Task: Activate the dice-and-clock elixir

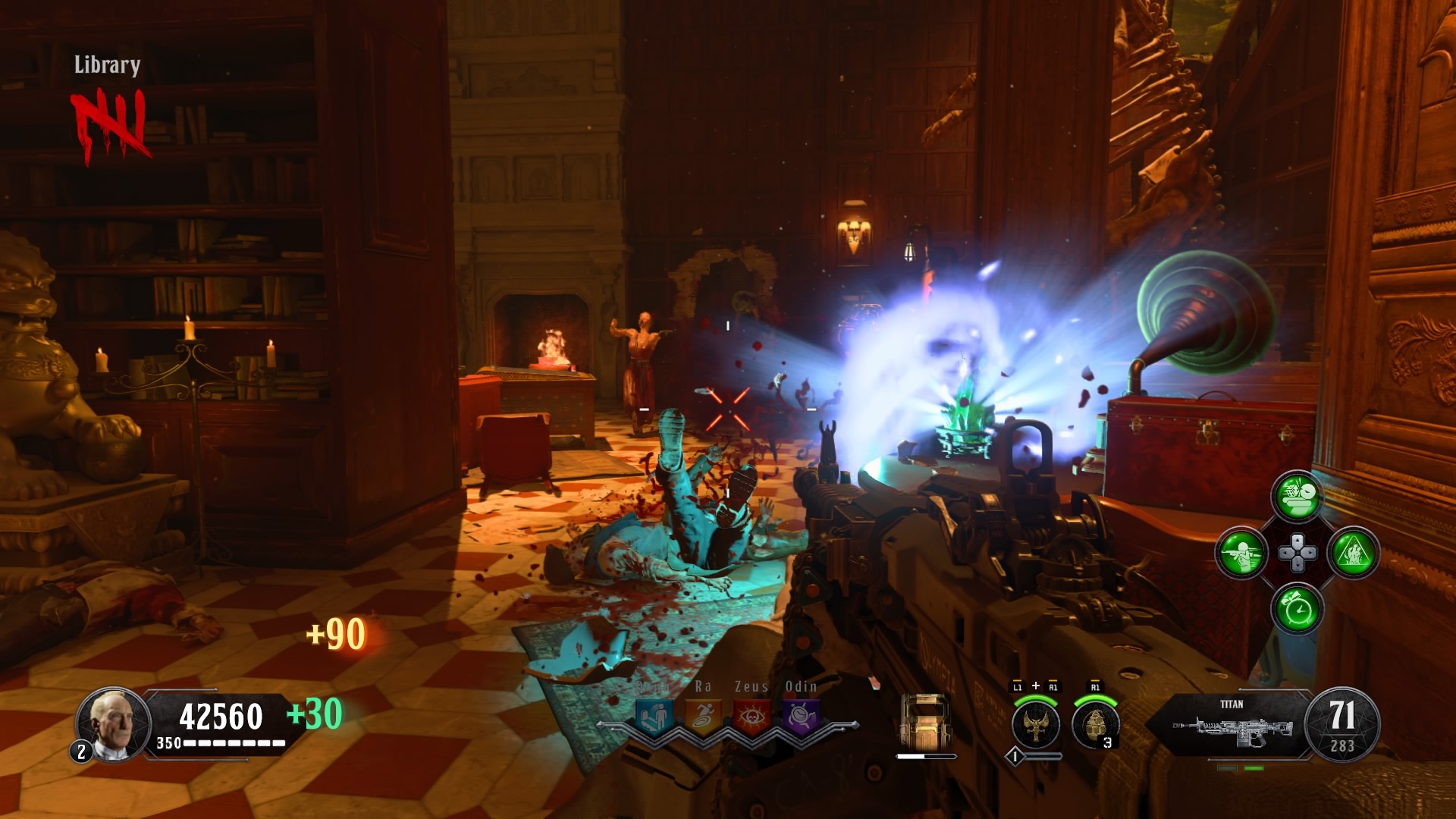Action: pyautogui.click(x=1297, y=497)
